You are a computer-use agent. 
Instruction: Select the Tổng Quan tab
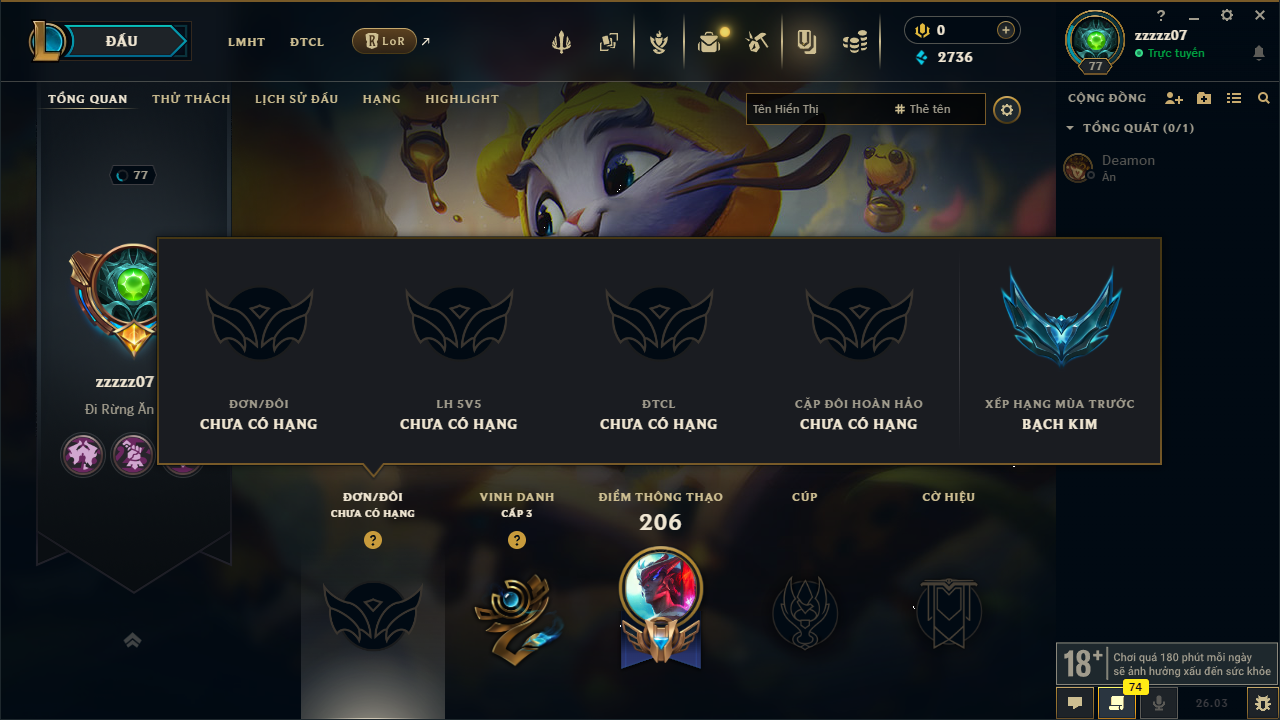pyautogui.click(x=88, y=99)
